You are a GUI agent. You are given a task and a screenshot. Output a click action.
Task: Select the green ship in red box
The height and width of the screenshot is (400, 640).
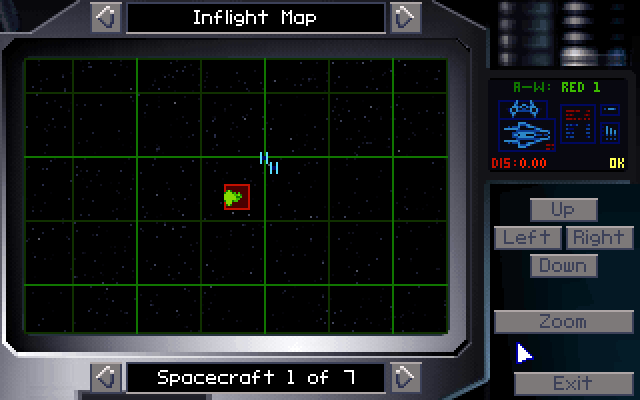[x=236, y=197]
